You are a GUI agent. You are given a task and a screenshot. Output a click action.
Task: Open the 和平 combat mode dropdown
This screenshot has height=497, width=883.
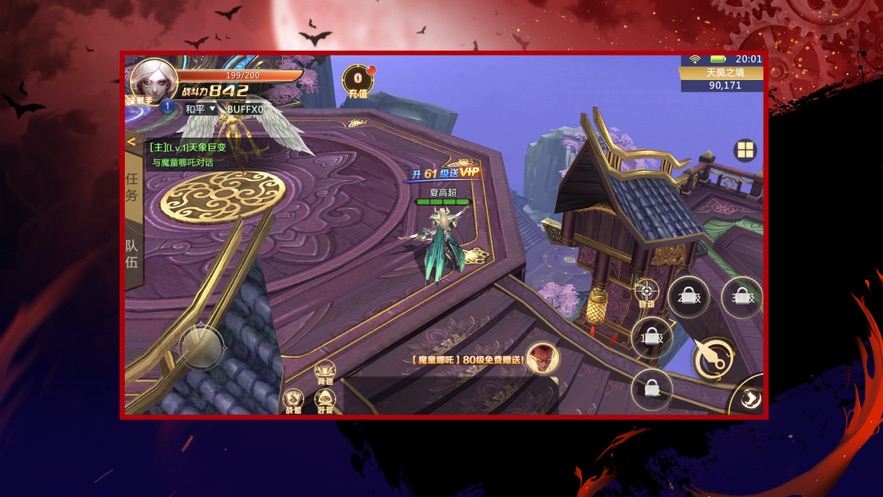coord(200,109)
